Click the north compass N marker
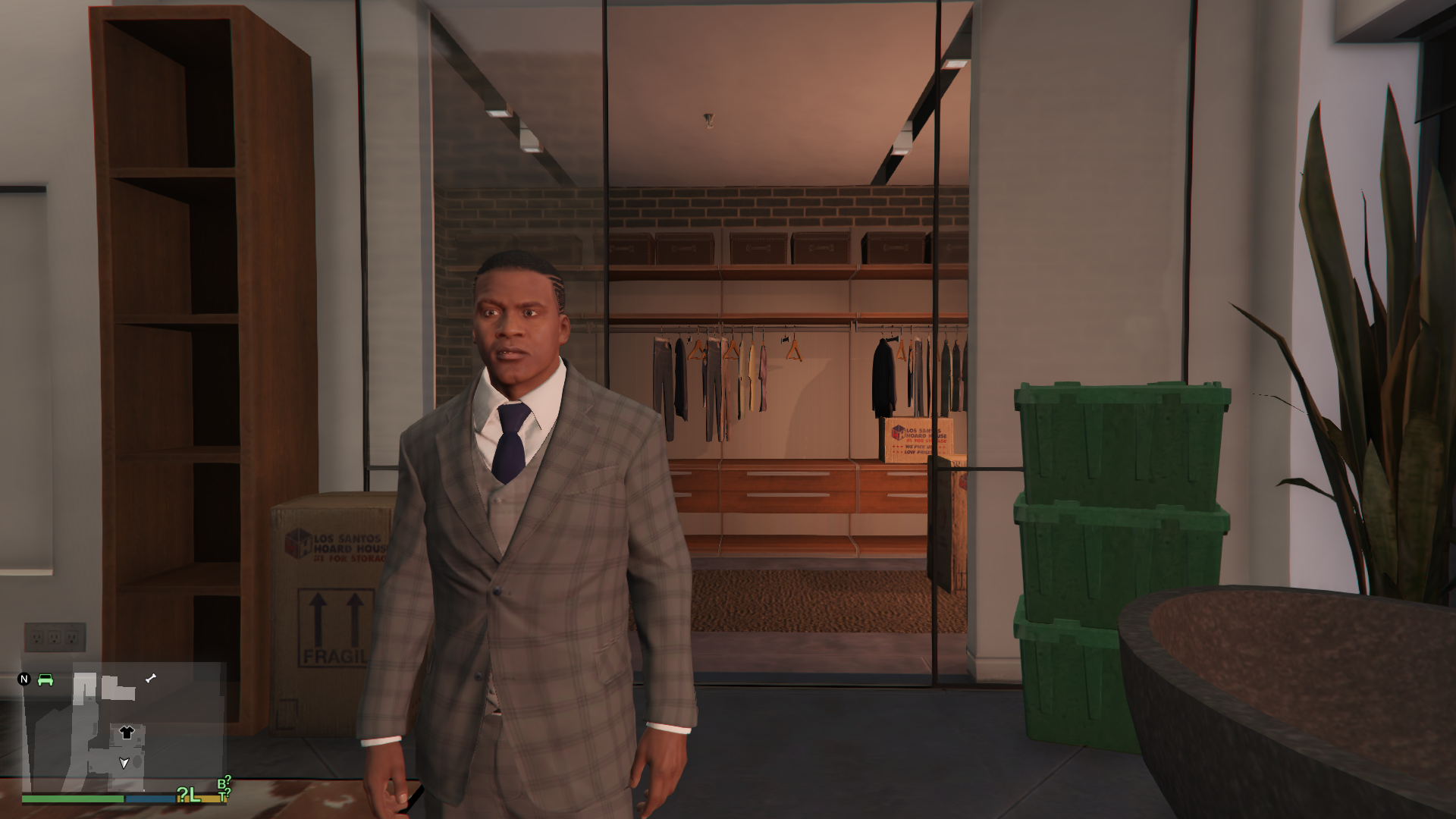This screenshot has width=1456, height=819. coord(24,679)
